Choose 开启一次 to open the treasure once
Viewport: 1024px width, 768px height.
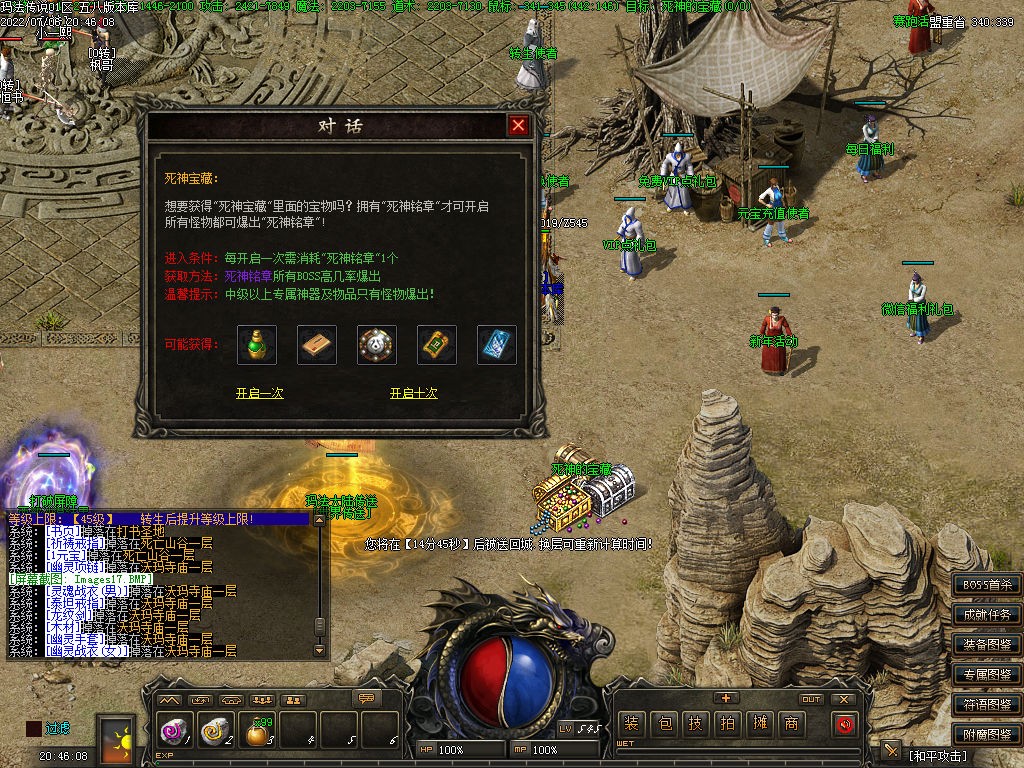coord(259,393)
